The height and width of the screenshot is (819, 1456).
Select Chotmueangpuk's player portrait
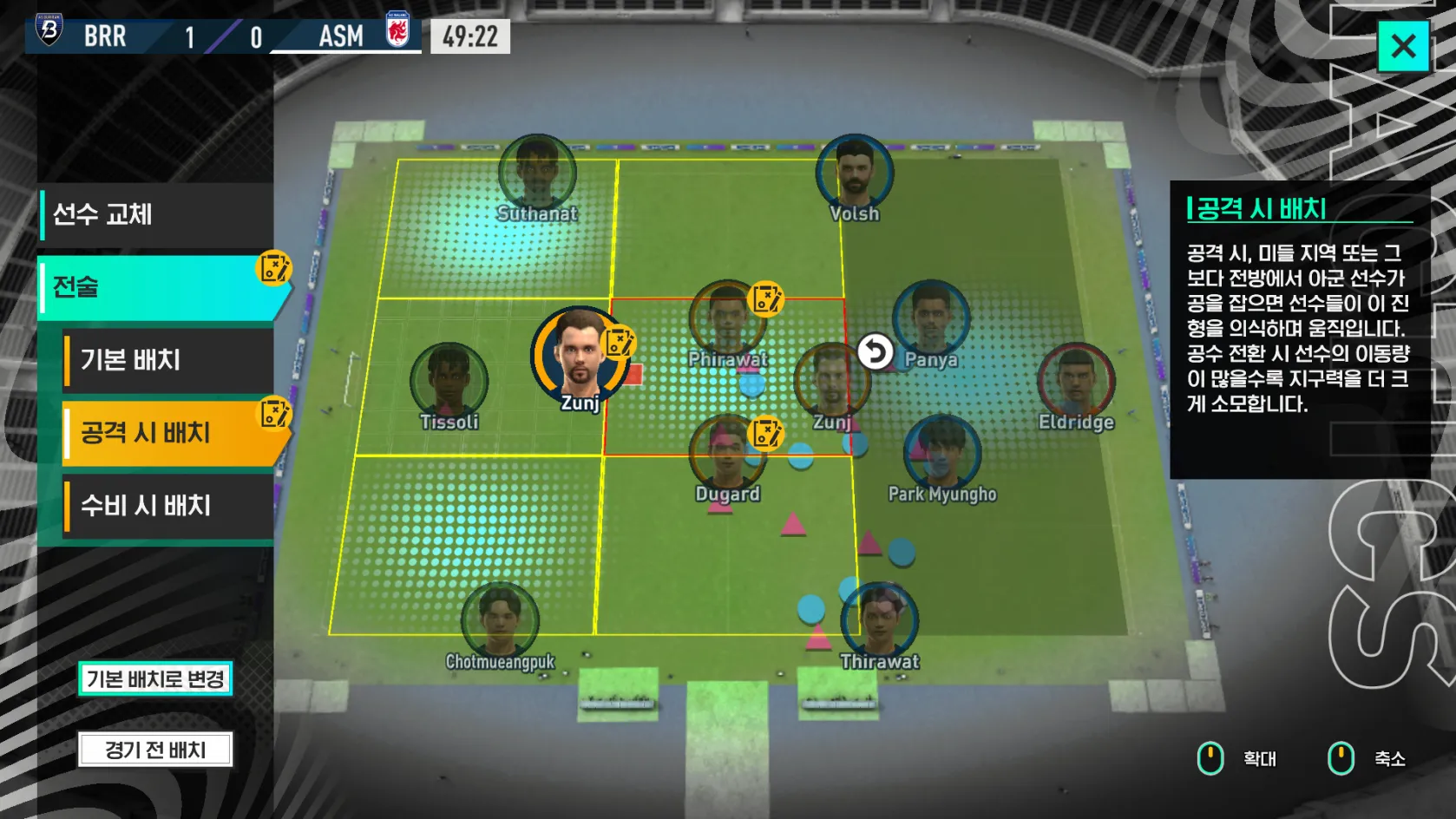coord(500,620)
